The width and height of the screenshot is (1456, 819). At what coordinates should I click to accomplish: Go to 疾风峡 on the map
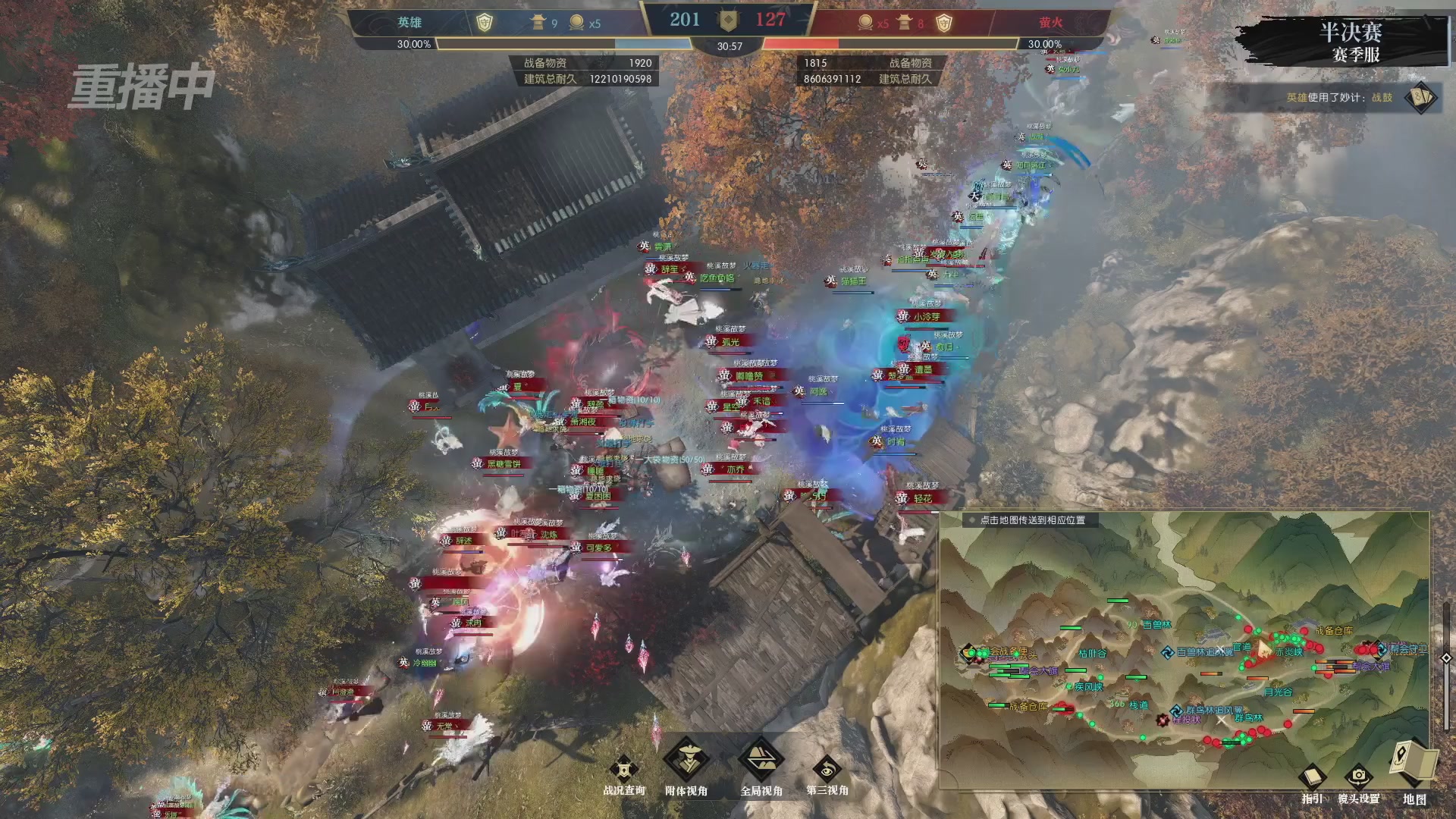click(x=1088, y=686)
